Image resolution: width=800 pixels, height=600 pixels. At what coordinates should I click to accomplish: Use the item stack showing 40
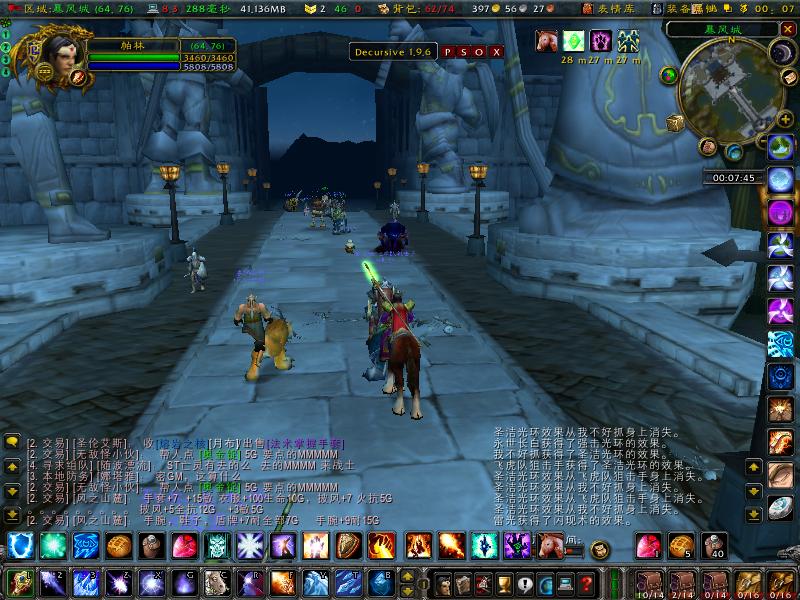[x=714, y=546]
